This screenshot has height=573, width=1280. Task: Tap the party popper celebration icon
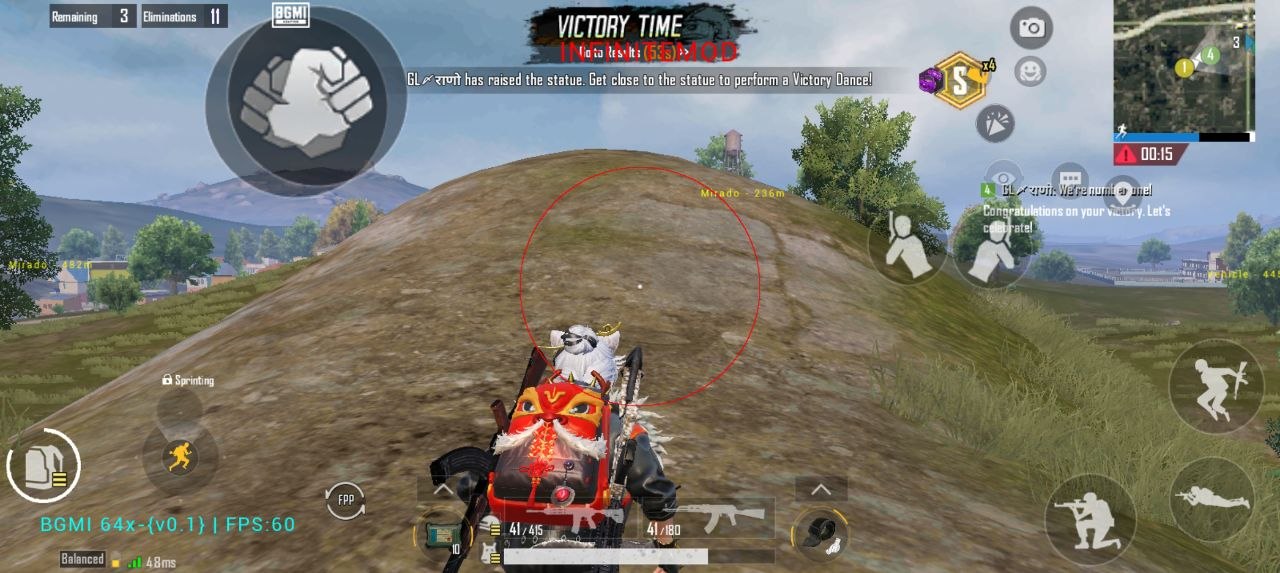(x=995, y=124)
